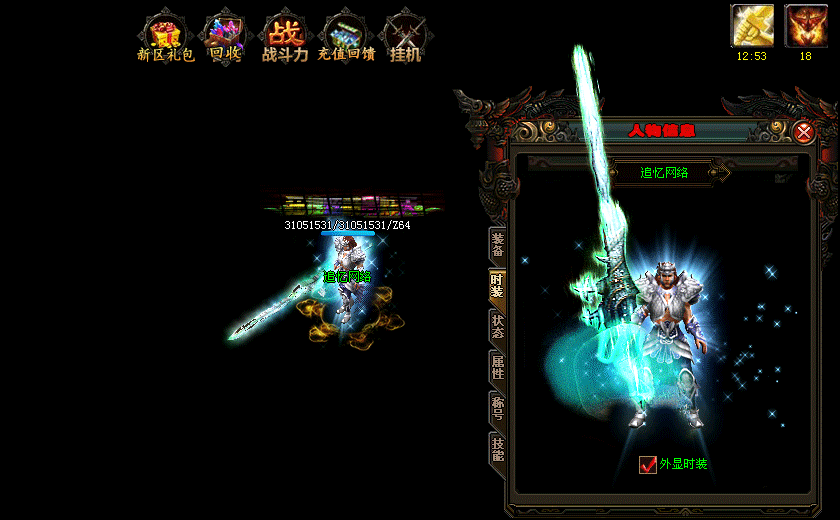Select the 时装 fashion tab
The image size is (840, 520).
tap(497, 286)
